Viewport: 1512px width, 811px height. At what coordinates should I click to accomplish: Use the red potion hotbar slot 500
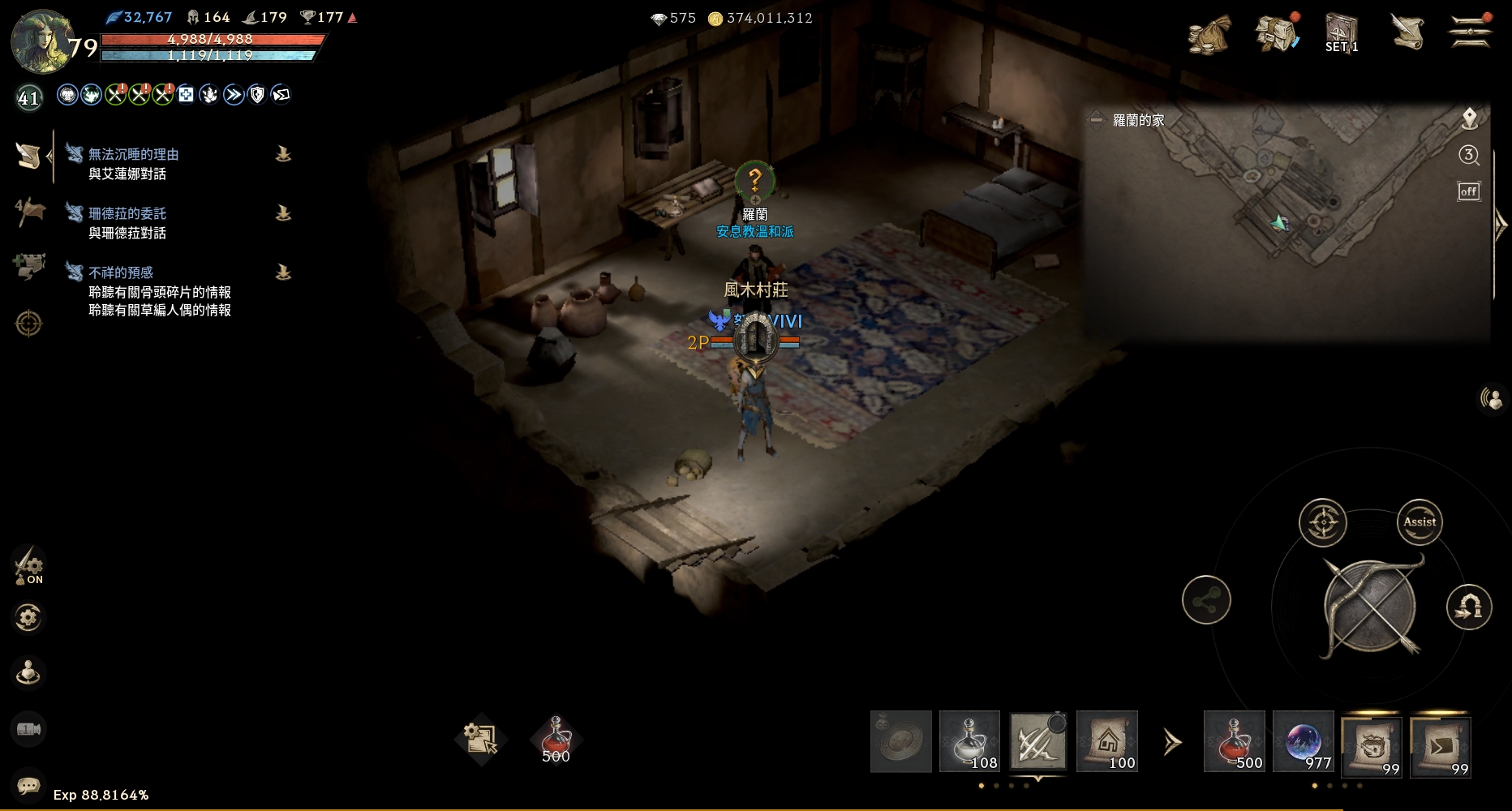(1234, 741)
